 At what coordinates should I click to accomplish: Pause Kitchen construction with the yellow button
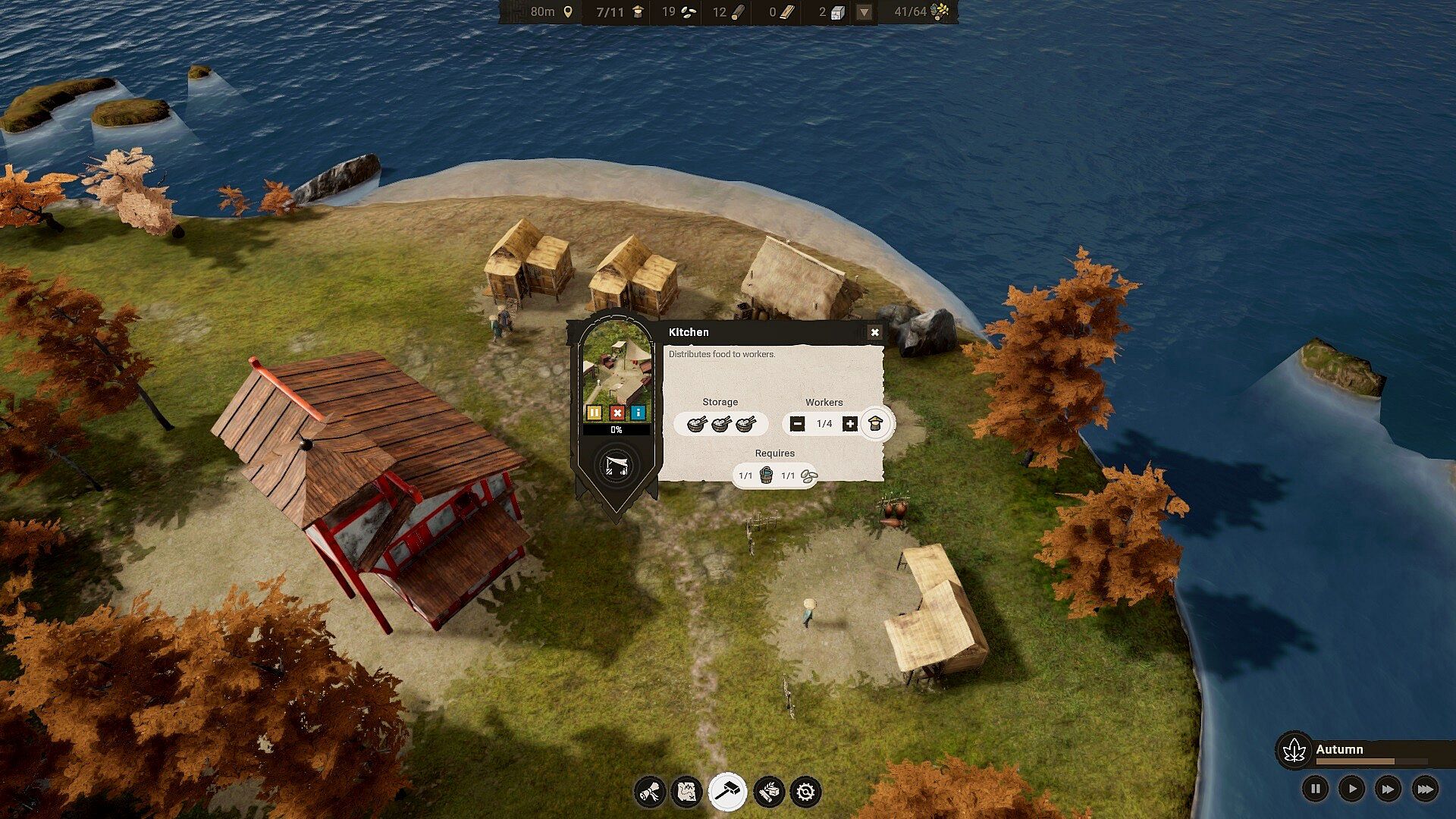coord(595,413)
